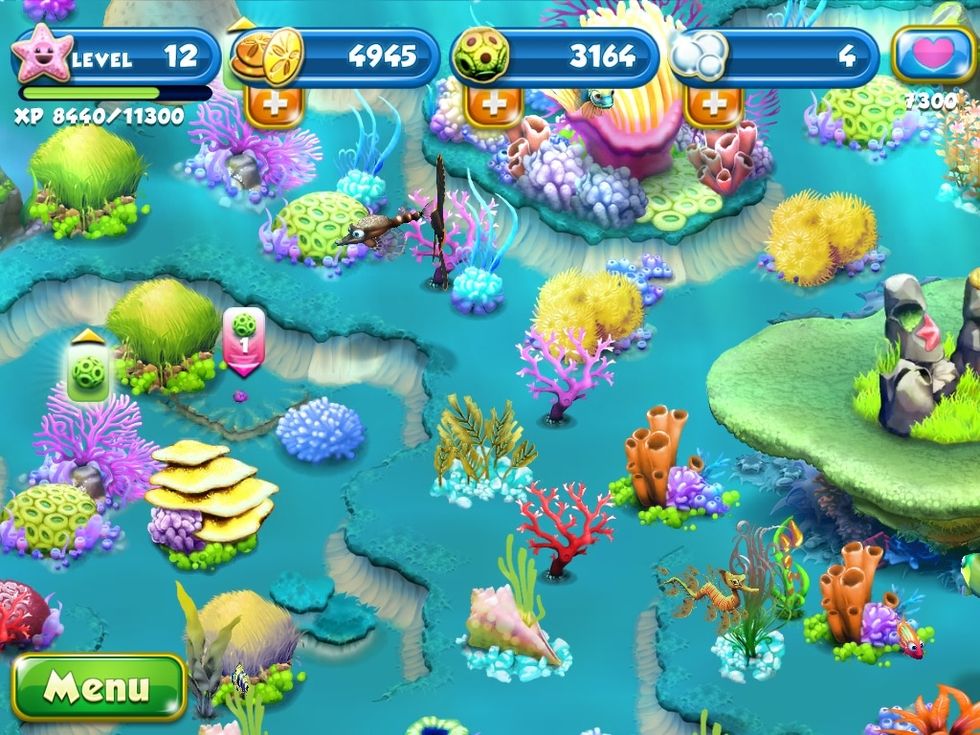The height and width of the screenshot is (735, 980).
Task: Open the green Menu button
Action: tap(98, 687)
